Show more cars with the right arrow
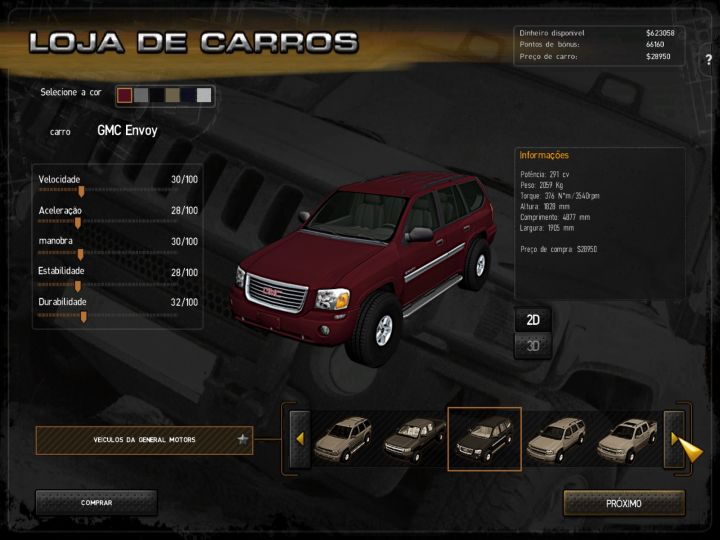Screen dimensions: 720x540 coord(675,440)
